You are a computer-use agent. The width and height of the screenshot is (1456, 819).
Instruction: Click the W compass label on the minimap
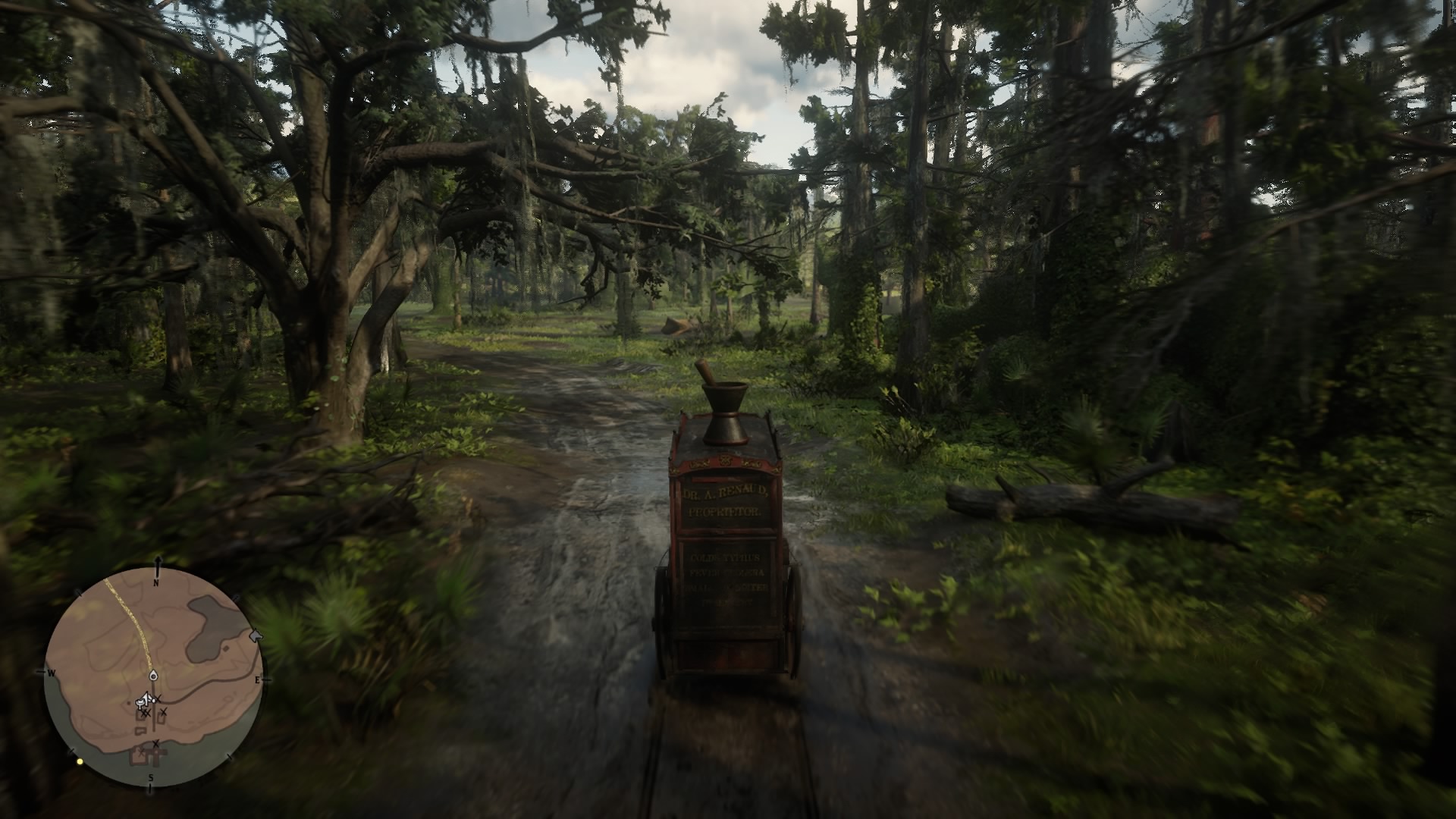point(51,673)
